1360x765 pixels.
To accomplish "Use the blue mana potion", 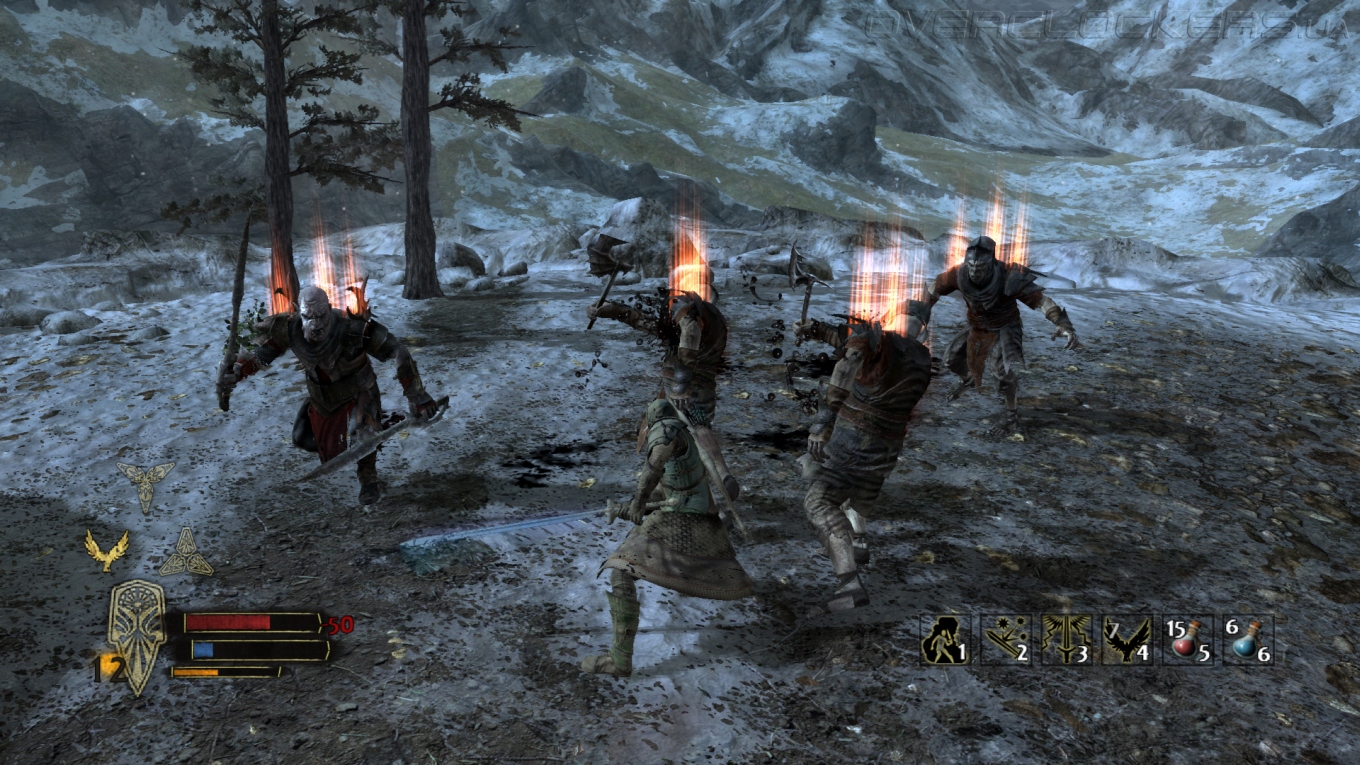I will pyautogui.click(x=1248, y=640).
